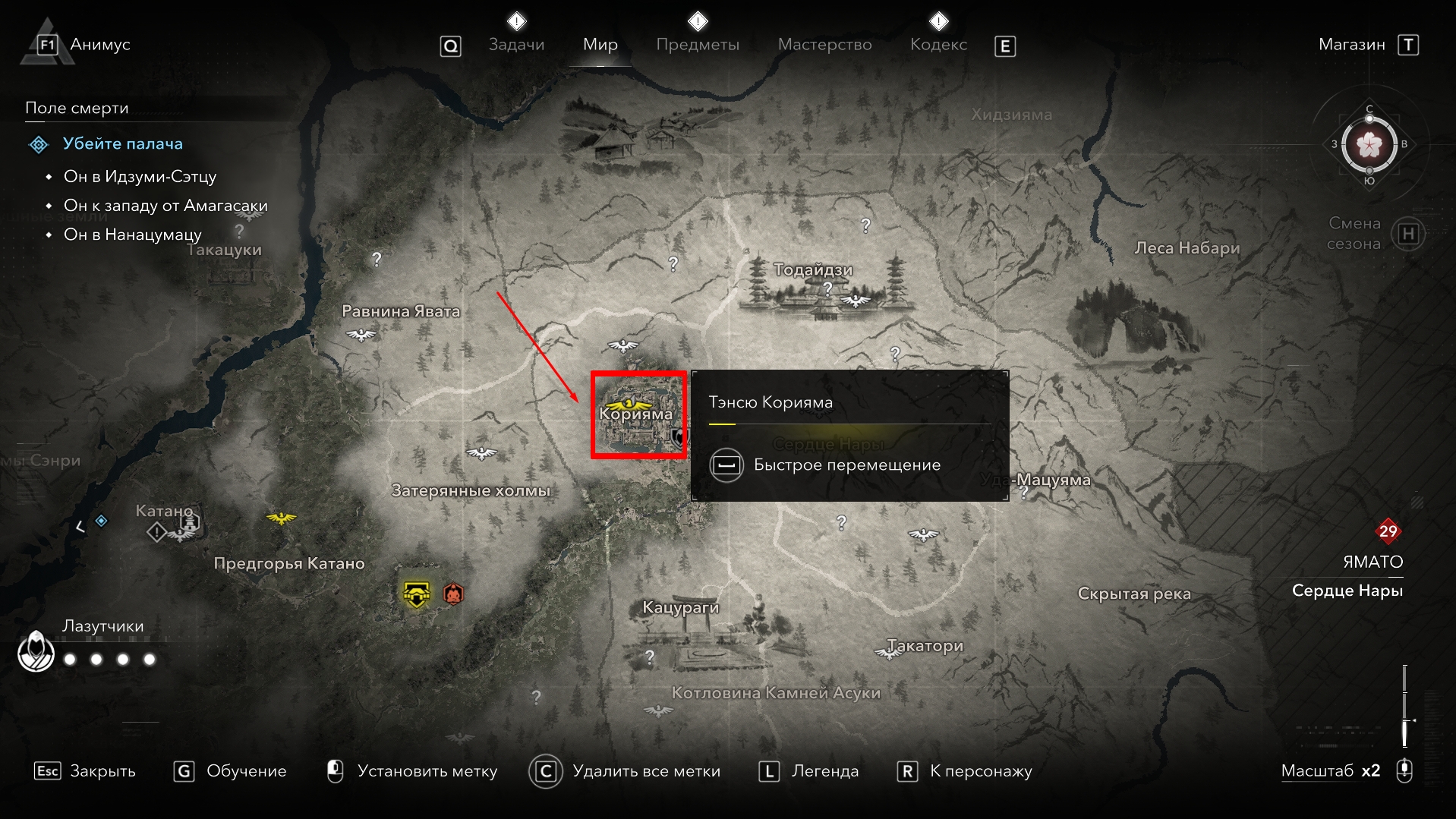This screenshot has width=1456, height=819.
Task: Click the yellow fortress map icon
Action: tap(416, 594)
